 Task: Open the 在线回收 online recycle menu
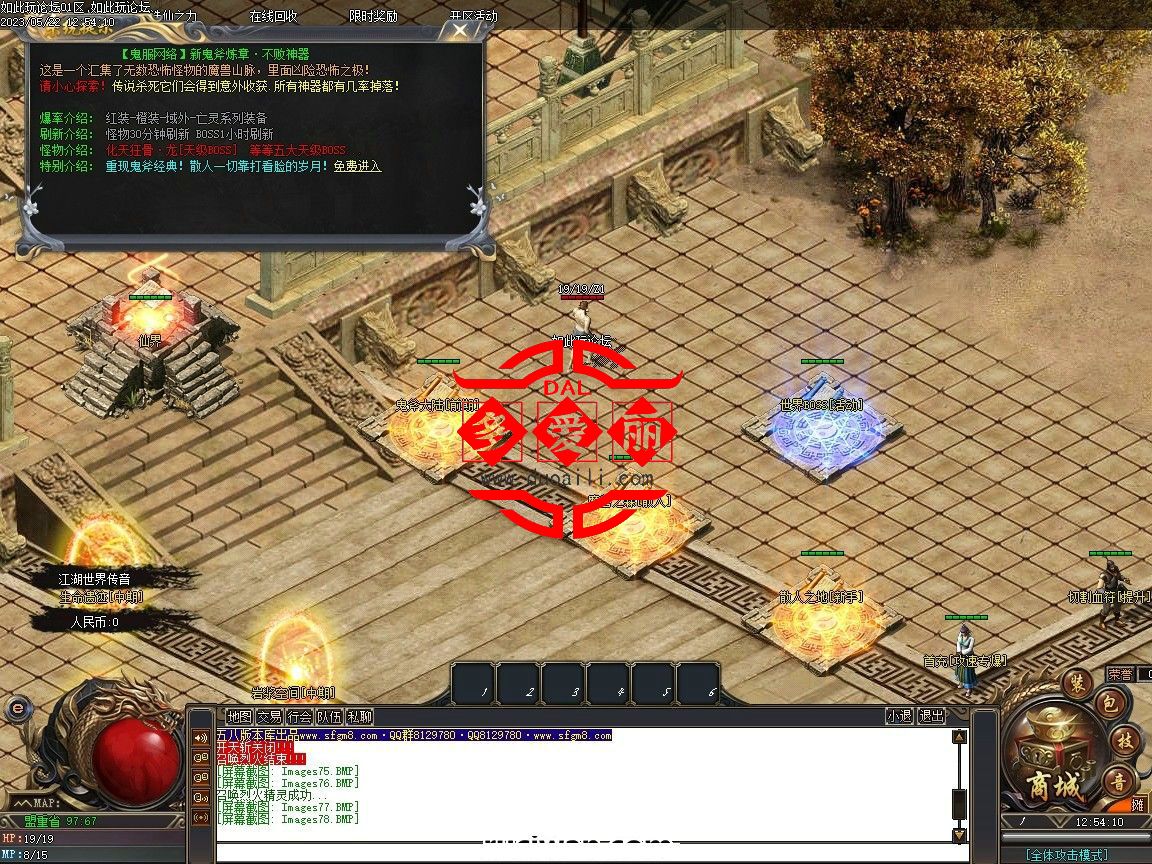pyautogui.click(x=273, y=16)
